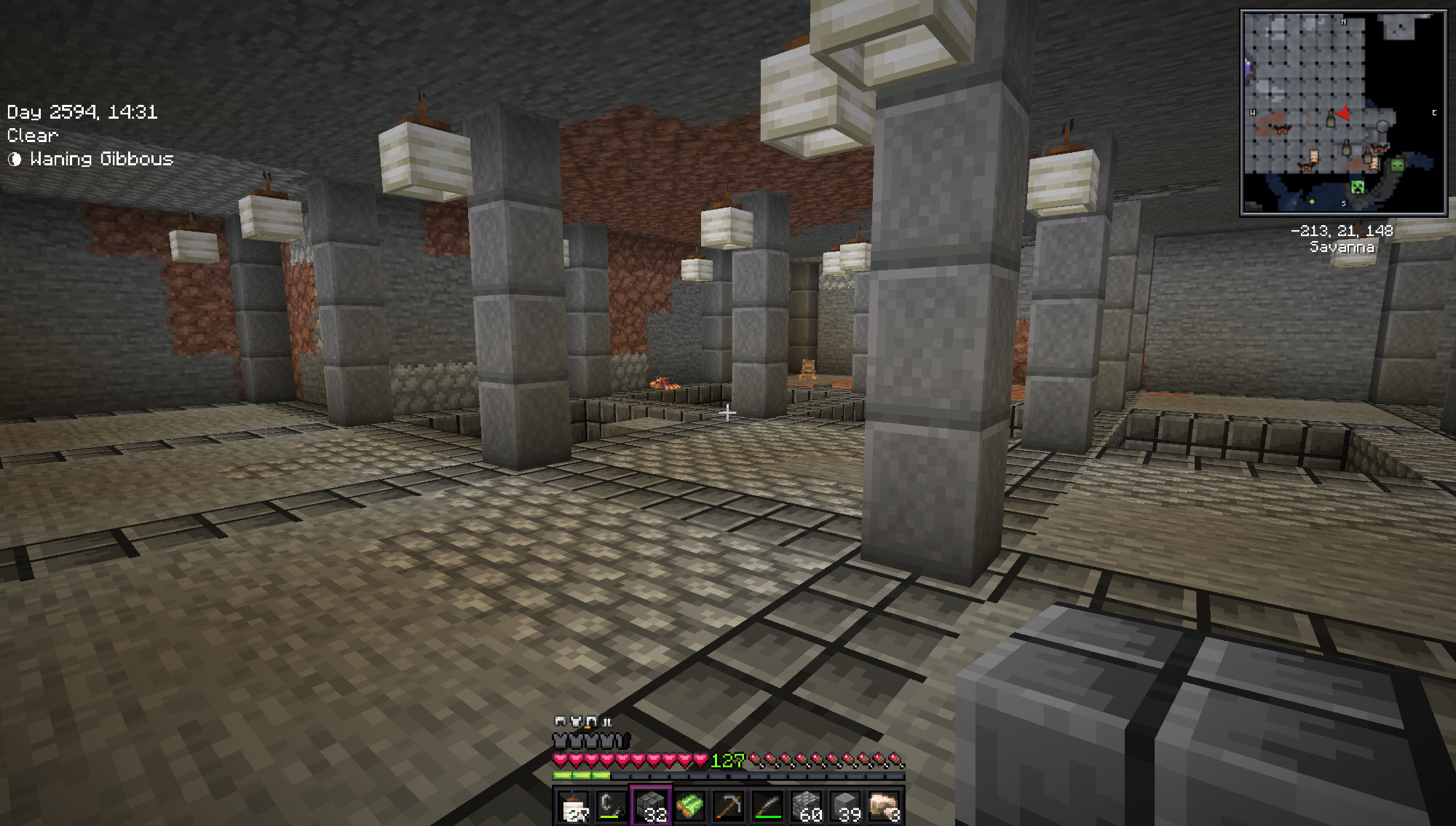Click the minimap in the corner
The image size is (1456, 826).
coord(1343,113)
